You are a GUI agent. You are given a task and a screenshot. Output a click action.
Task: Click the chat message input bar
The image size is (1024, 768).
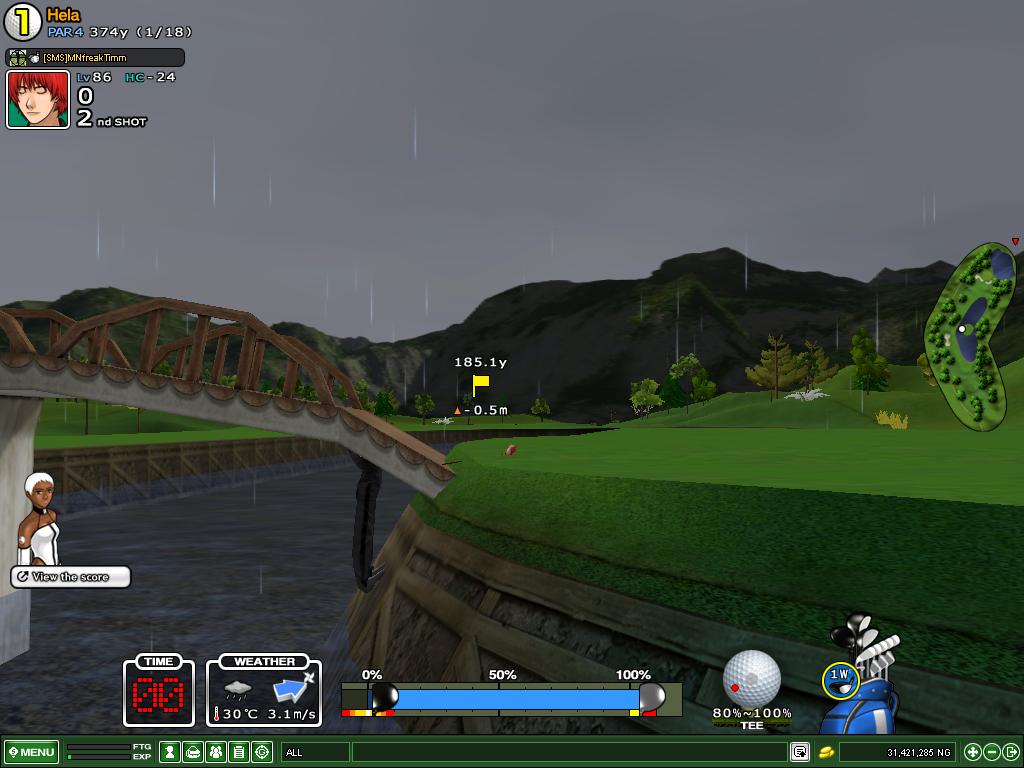click(570, 752)
